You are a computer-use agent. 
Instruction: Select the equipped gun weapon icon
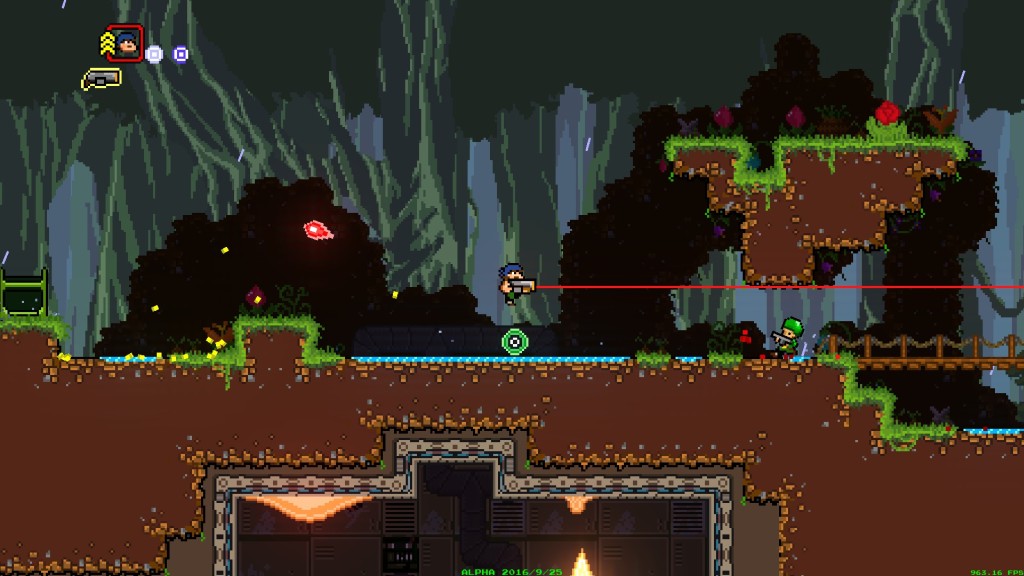tap(101, 78)
